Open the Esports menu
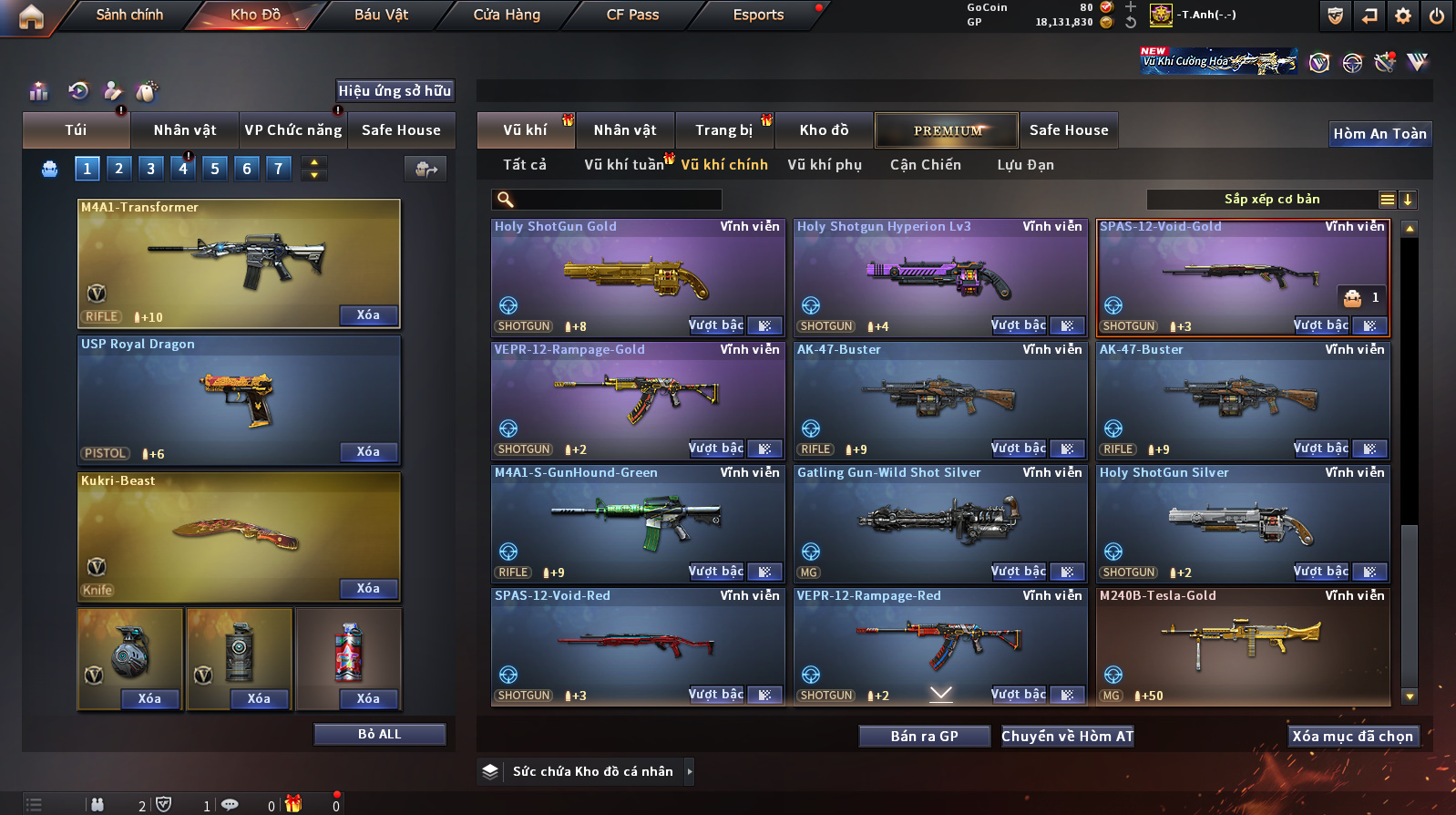Image resolution: width=1456 pixels, height=815 pixels. (x=758, y=15)
